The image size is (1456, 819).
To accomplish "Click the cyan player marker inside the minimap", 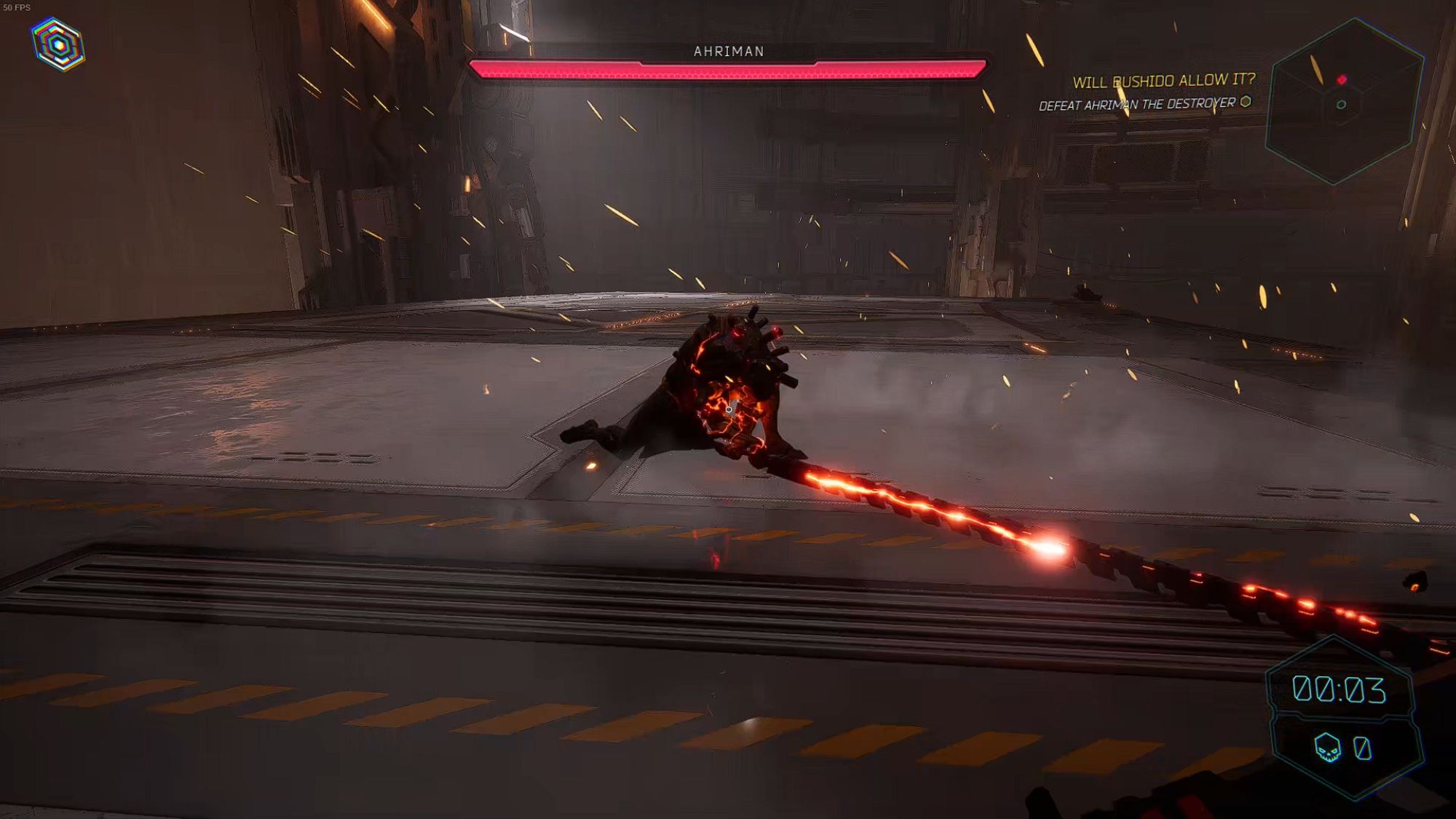I will 1342,104.
